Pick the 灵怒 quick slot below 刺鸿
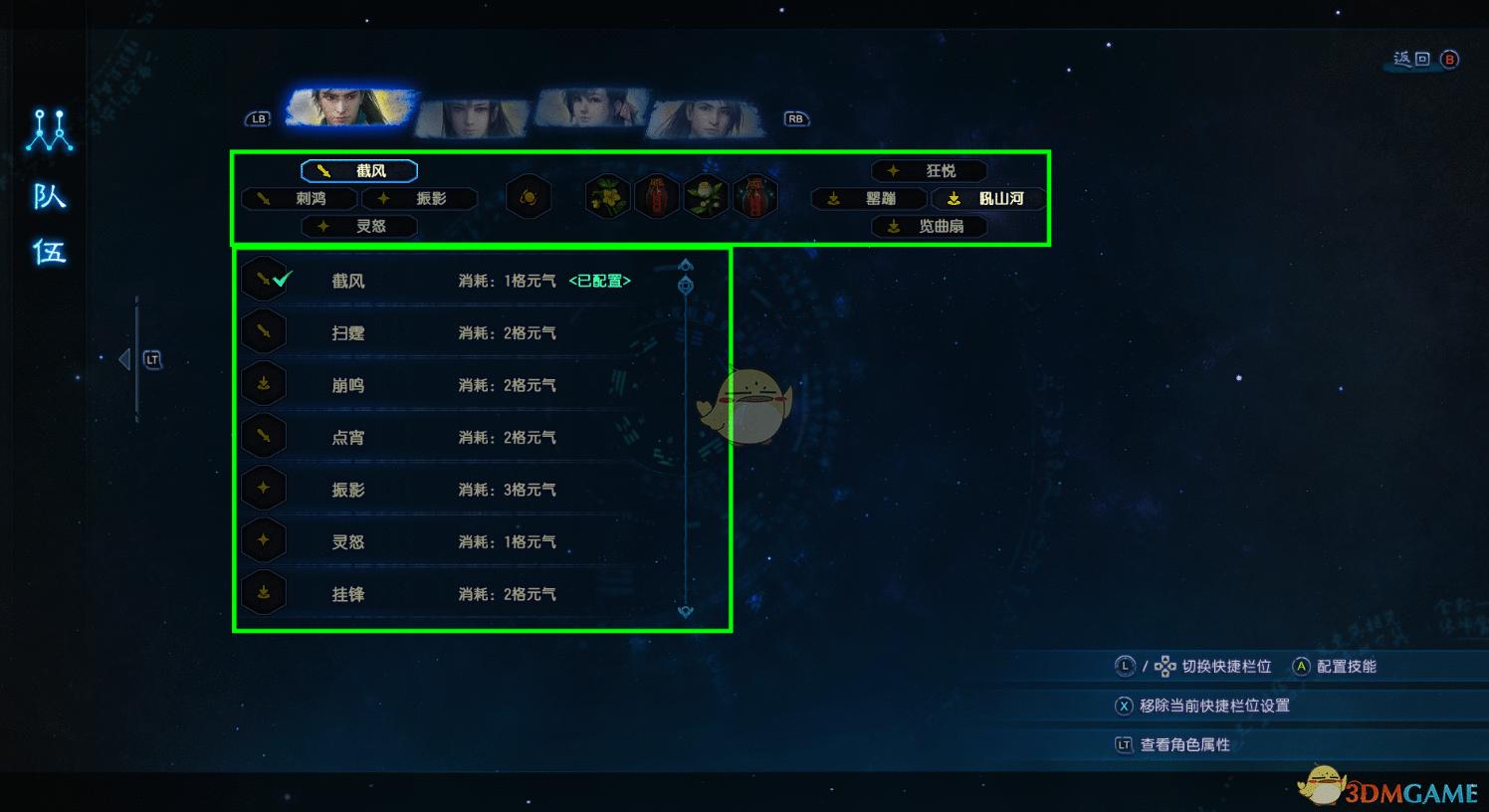The height and width of the screenshot is (812, 1489). point(359,227)
